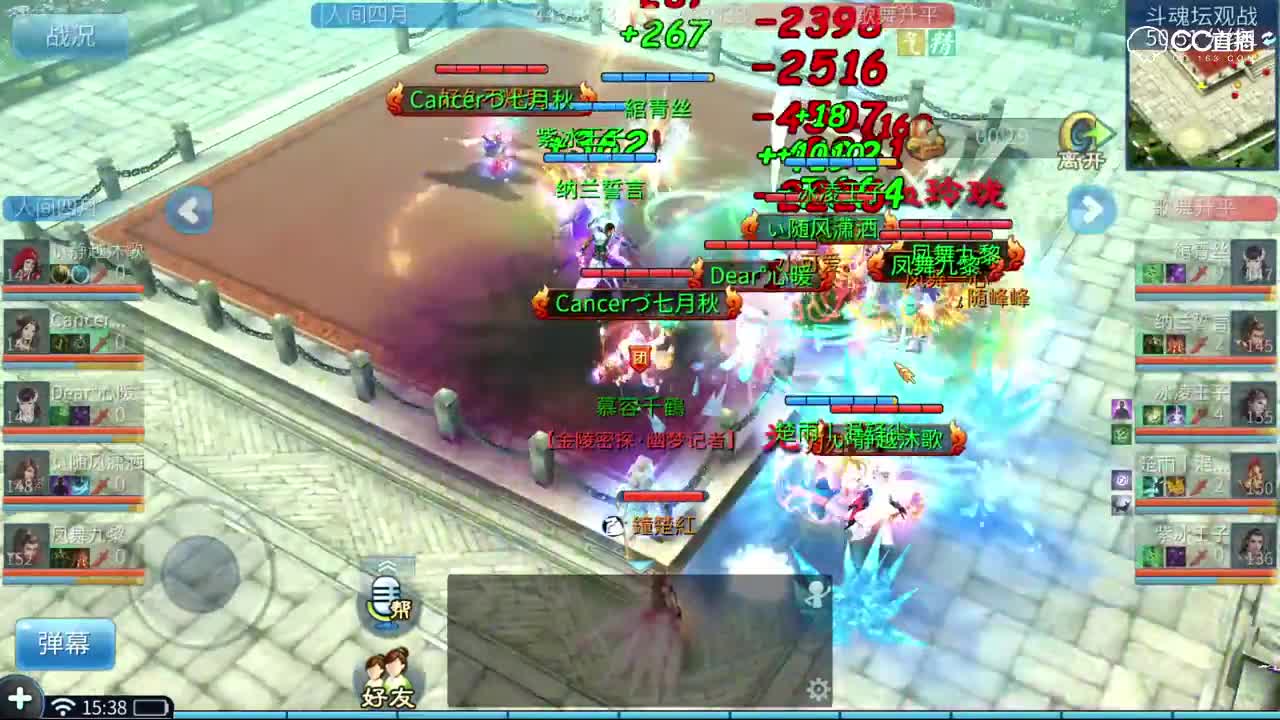Toggle the 弹幕 barrage display
1280x720 pixels.
coord(65,645)
